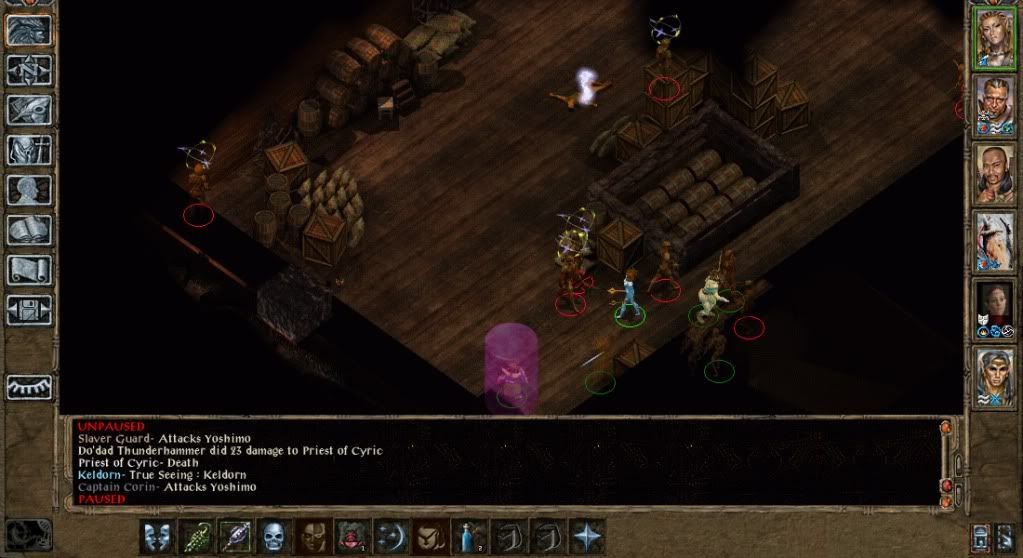Use the blue potion quick item
This screenshot has height=558, width=1023.
[x=469, y=537]
